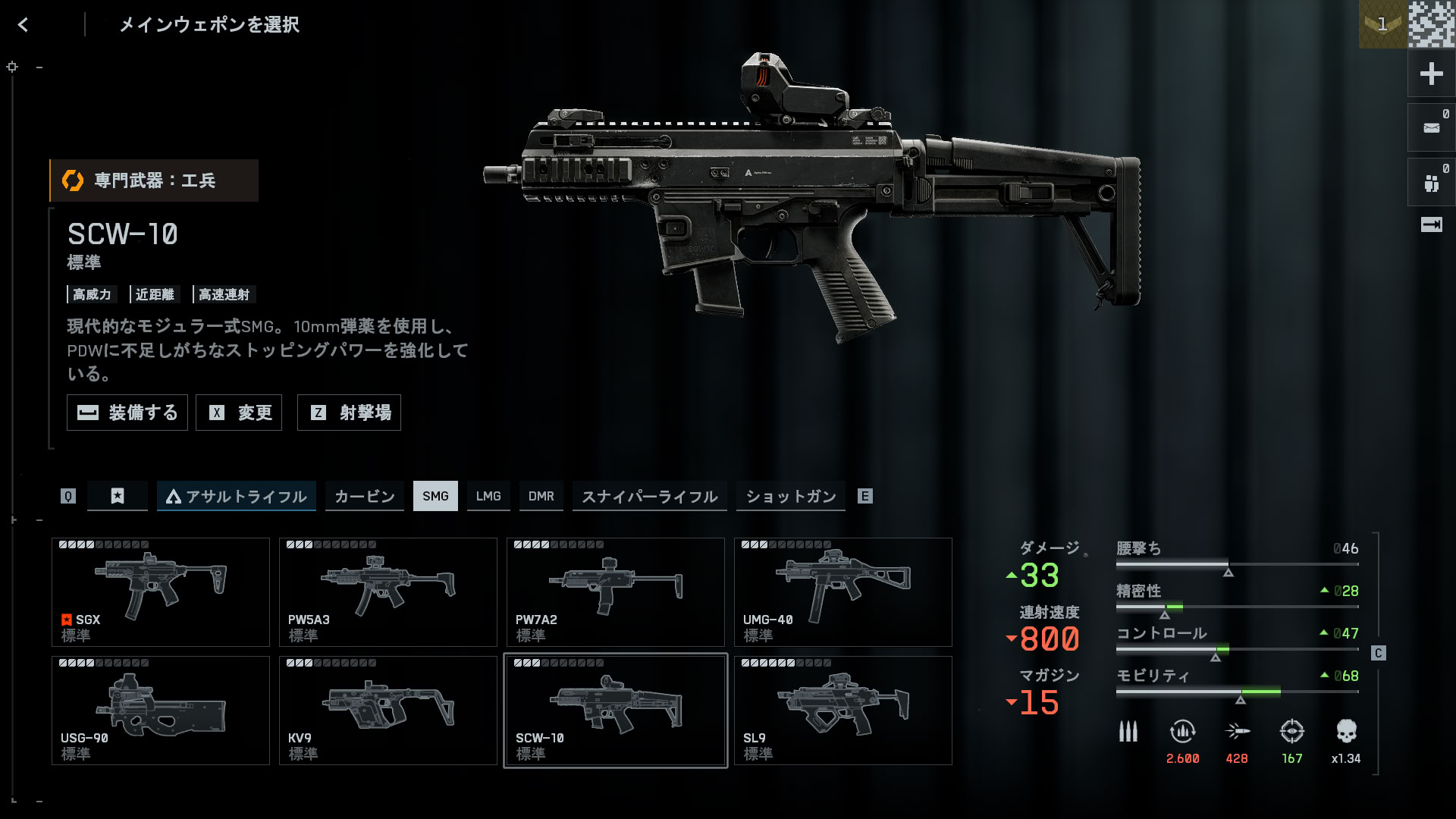Choose the PW5A3 submachine gun

tap(388, 592)
